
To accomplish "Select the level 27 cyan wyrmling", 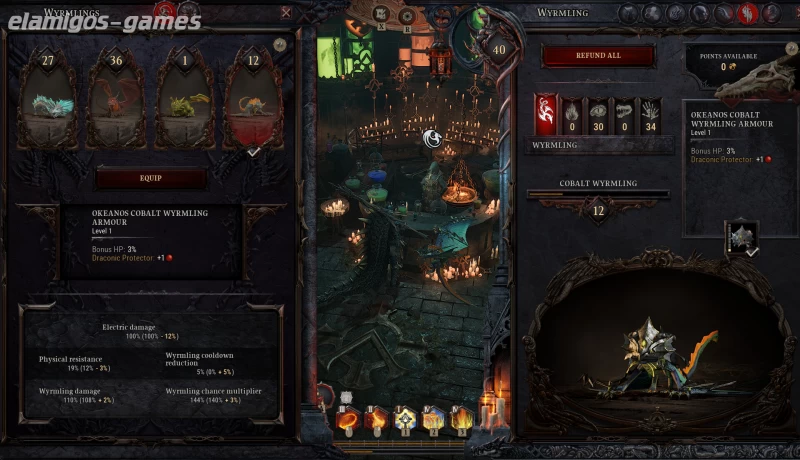I will pos(47,100).
